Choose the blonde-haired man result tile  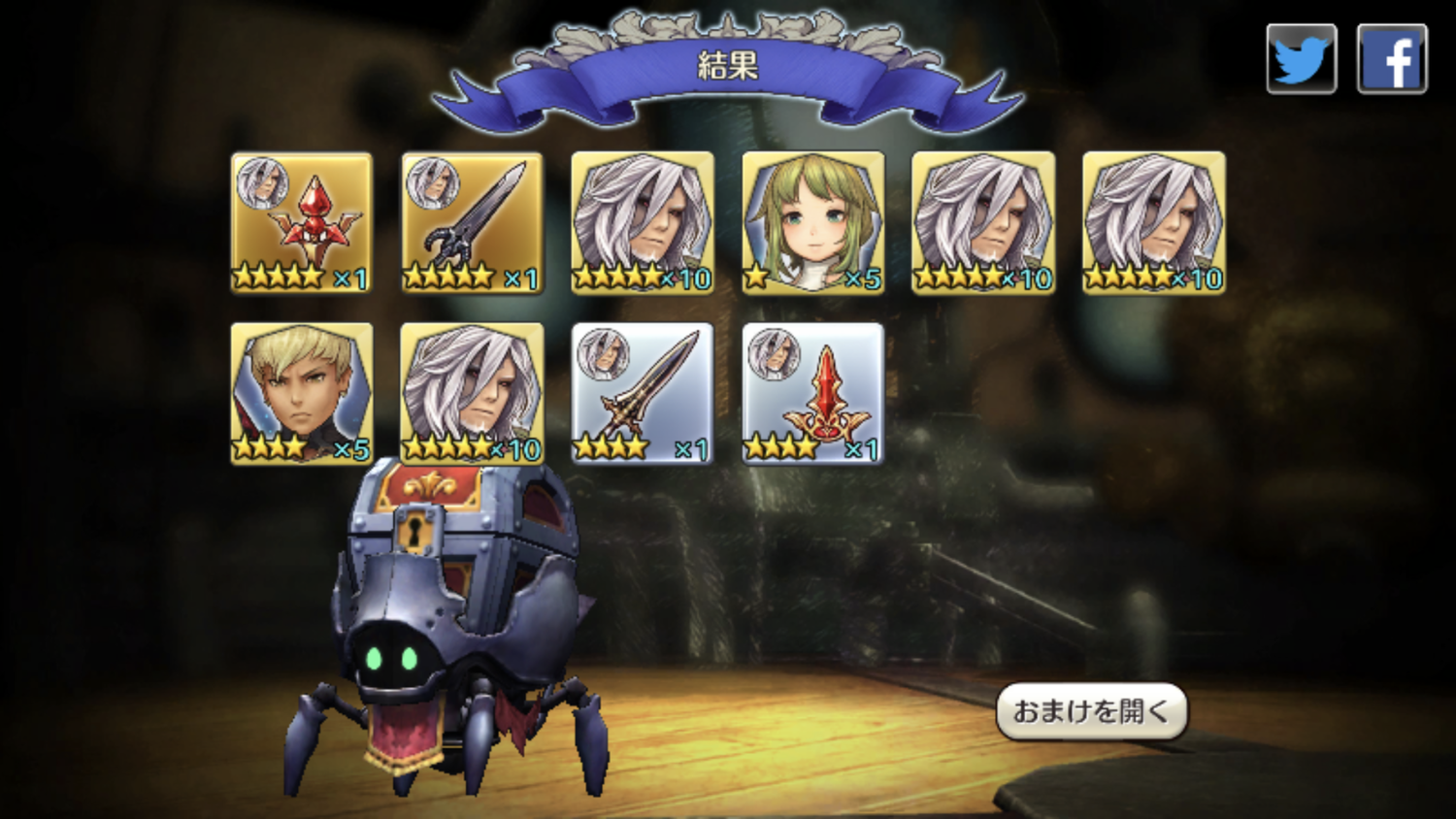point(302,393)
